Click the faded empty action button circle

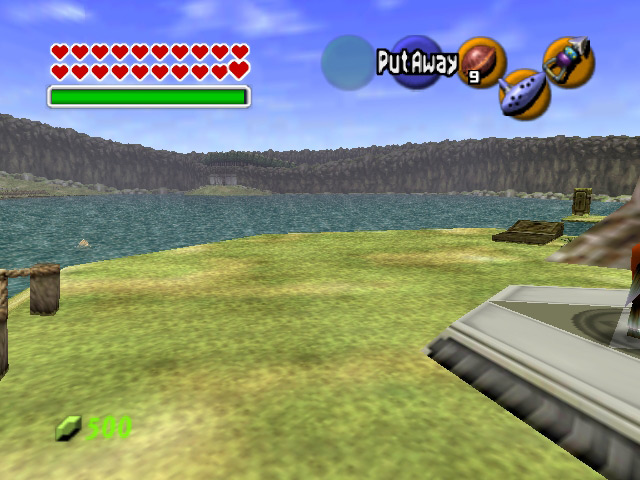[347, 62]
